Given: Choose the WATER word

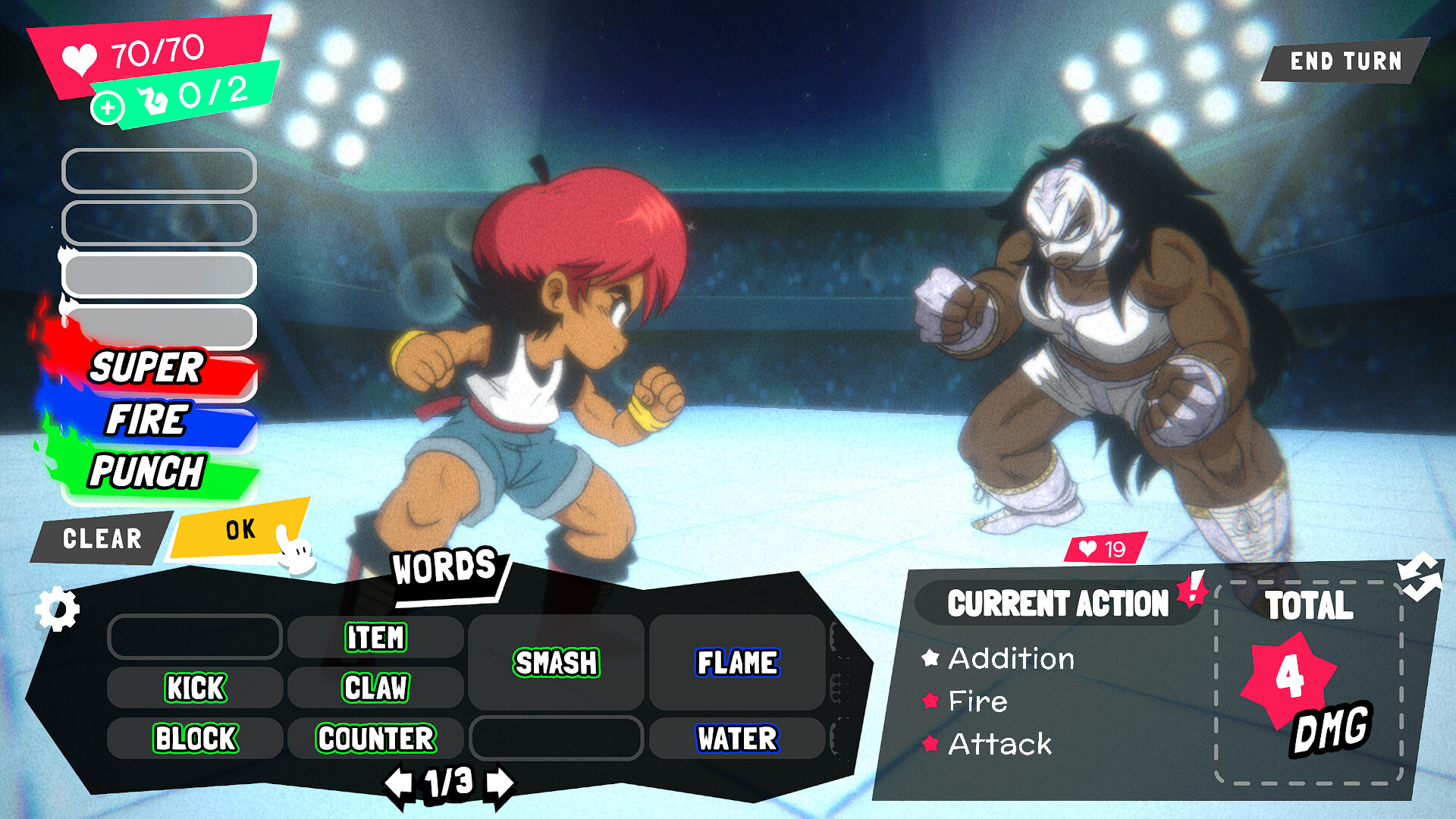Looking at the screenshot, I should tap(737, 738).
